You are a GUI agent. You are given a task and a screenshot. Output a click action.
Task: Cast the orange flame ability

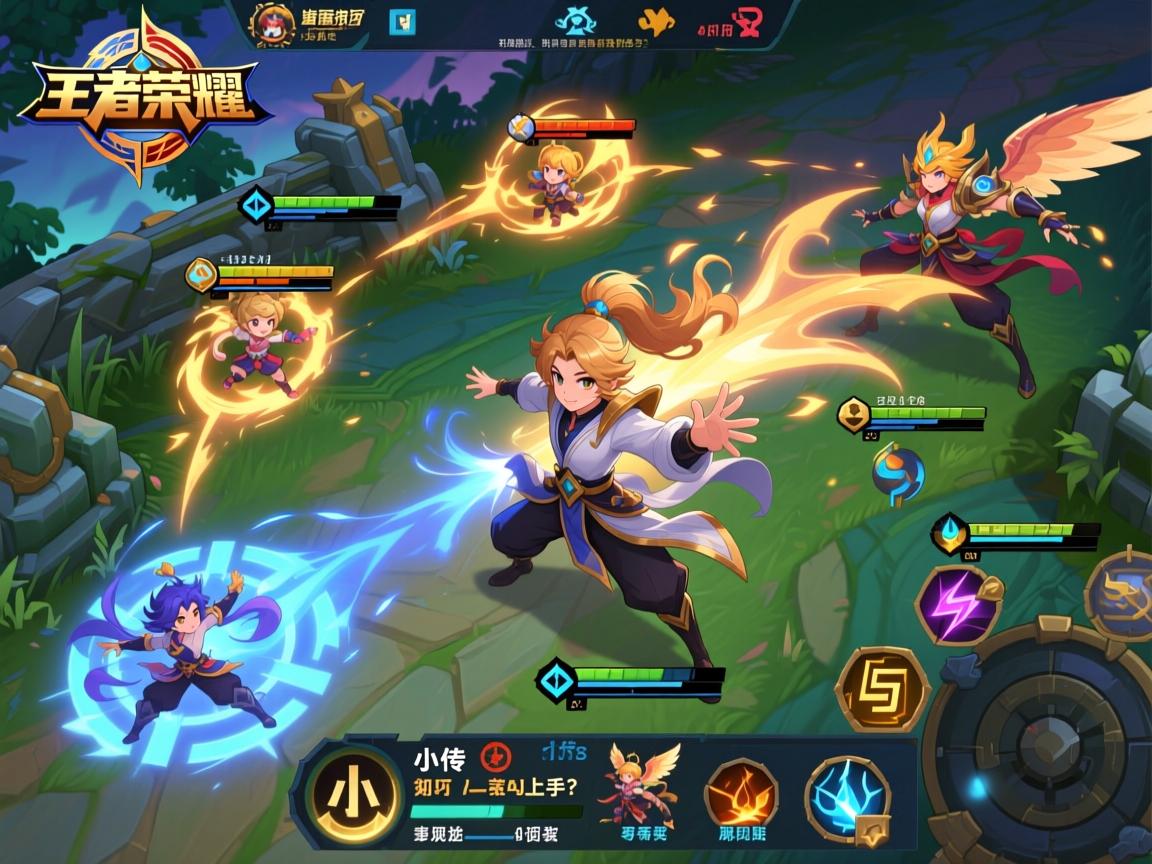[741, 794]
